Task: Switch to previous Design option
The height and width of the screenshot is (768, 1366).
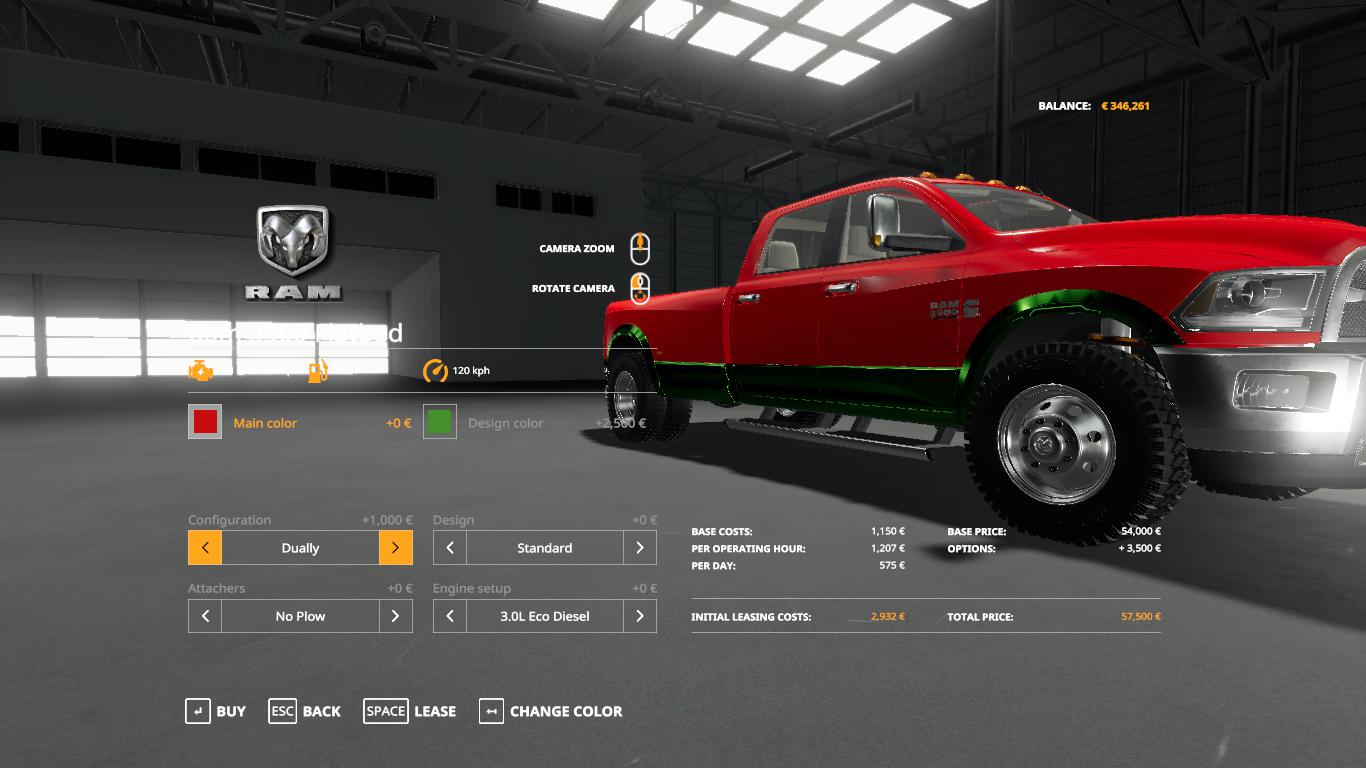Action: (450, 548)
